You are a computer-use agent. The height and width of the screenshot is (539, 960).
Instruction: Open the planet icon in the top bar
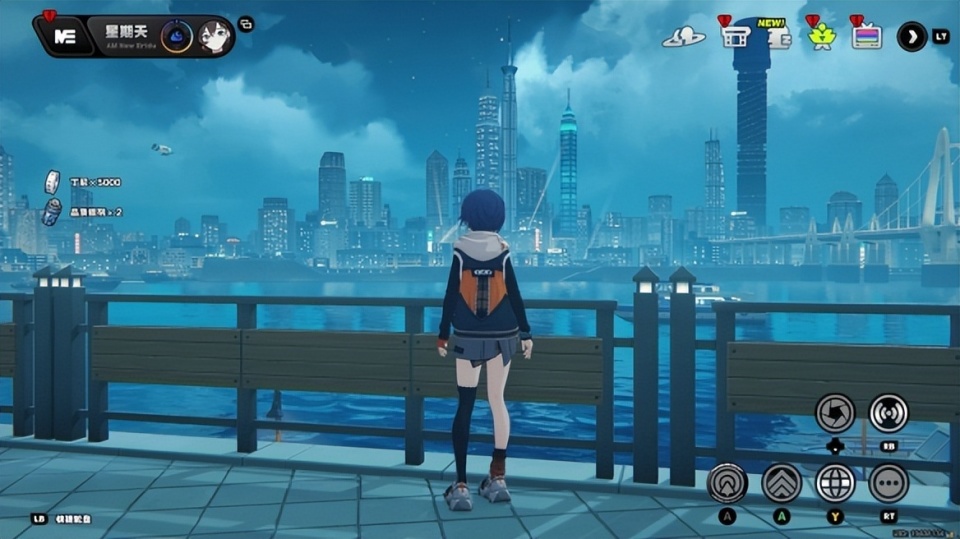(683, 37)
